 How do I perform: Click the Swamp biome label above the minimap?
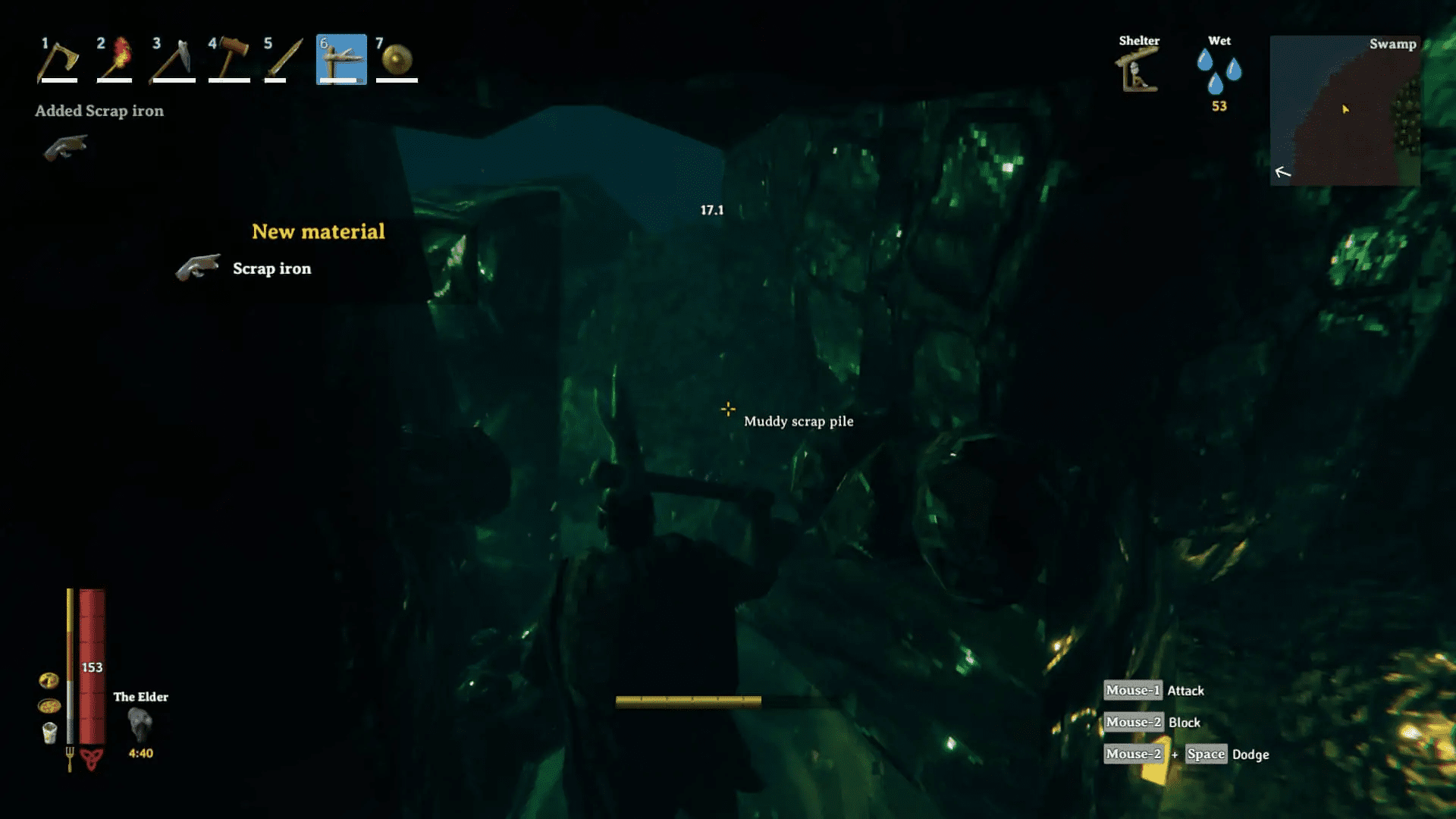pyautogui.click(x=1394, y=44)
